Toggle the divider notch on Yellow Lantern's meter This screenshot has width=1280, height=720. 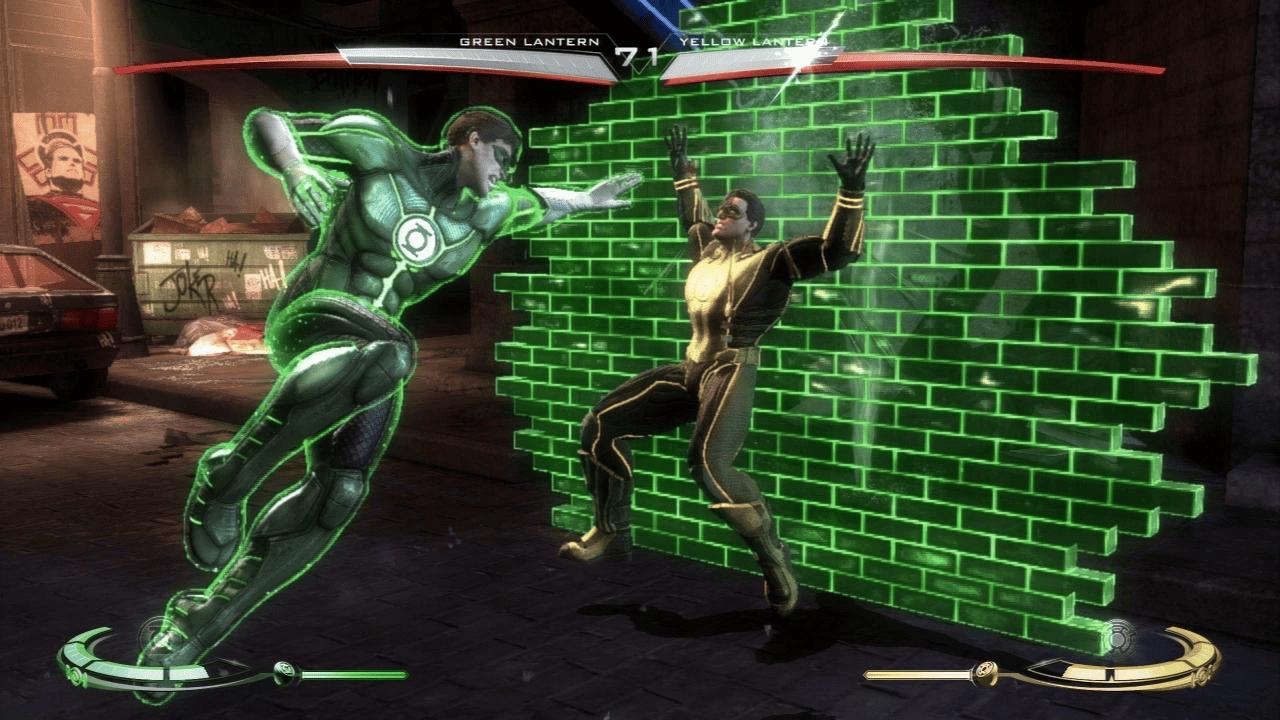(1110, 673)
